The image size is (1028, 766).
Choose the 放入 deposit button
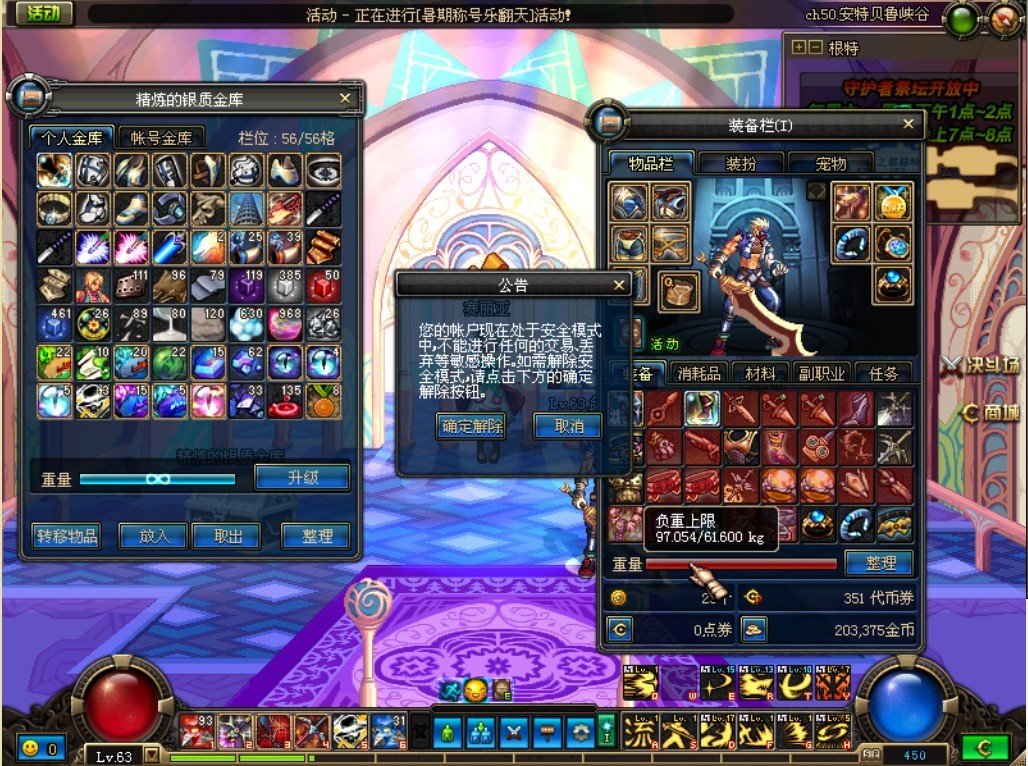point(153,536)
